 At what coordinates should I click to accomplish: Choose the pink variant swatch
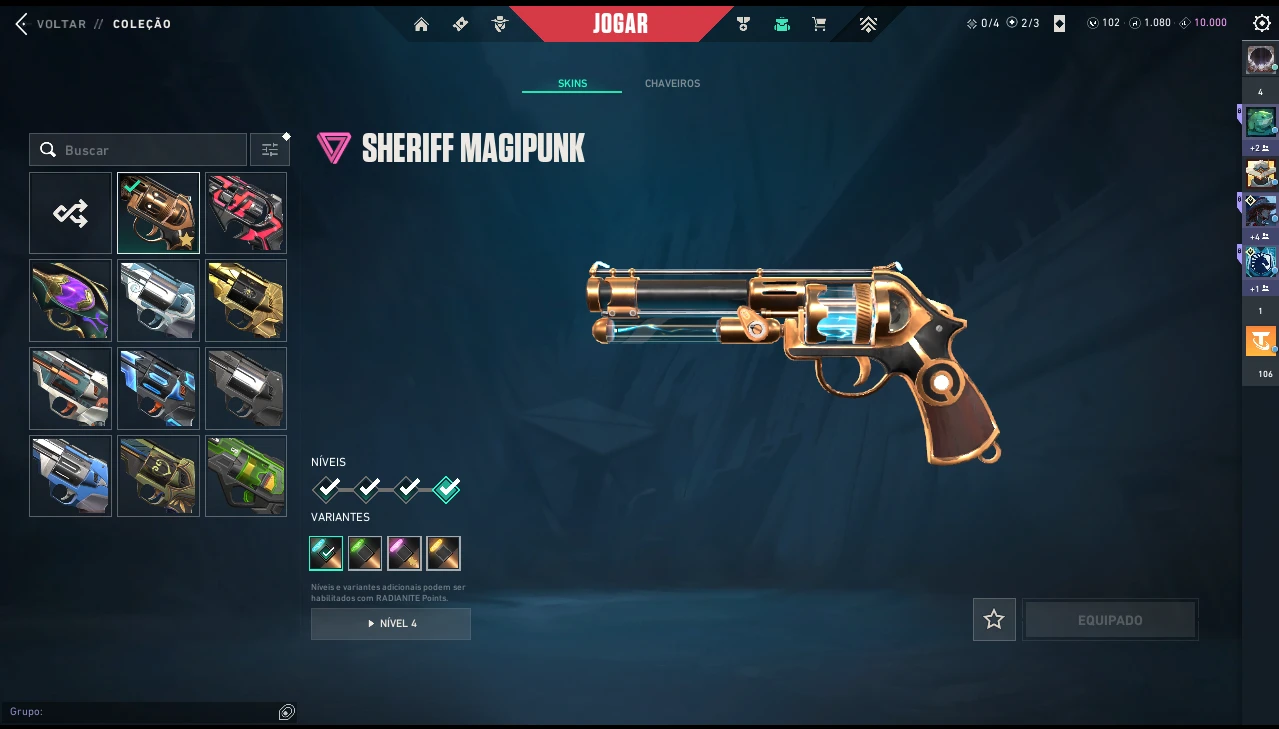pos(404,553)
